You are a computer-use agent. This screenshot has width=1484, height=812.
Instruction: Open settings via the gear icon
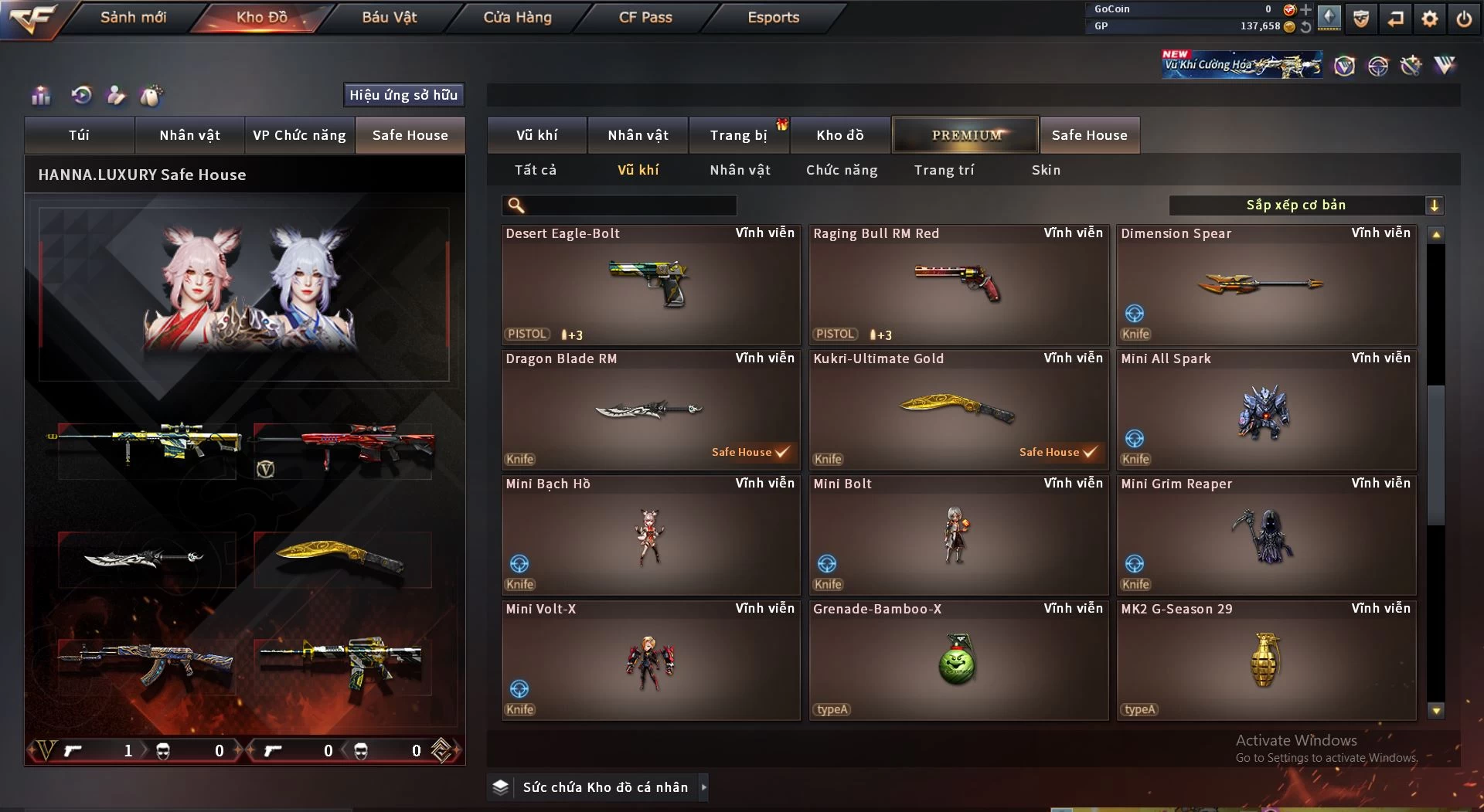tap(1429, 19)
